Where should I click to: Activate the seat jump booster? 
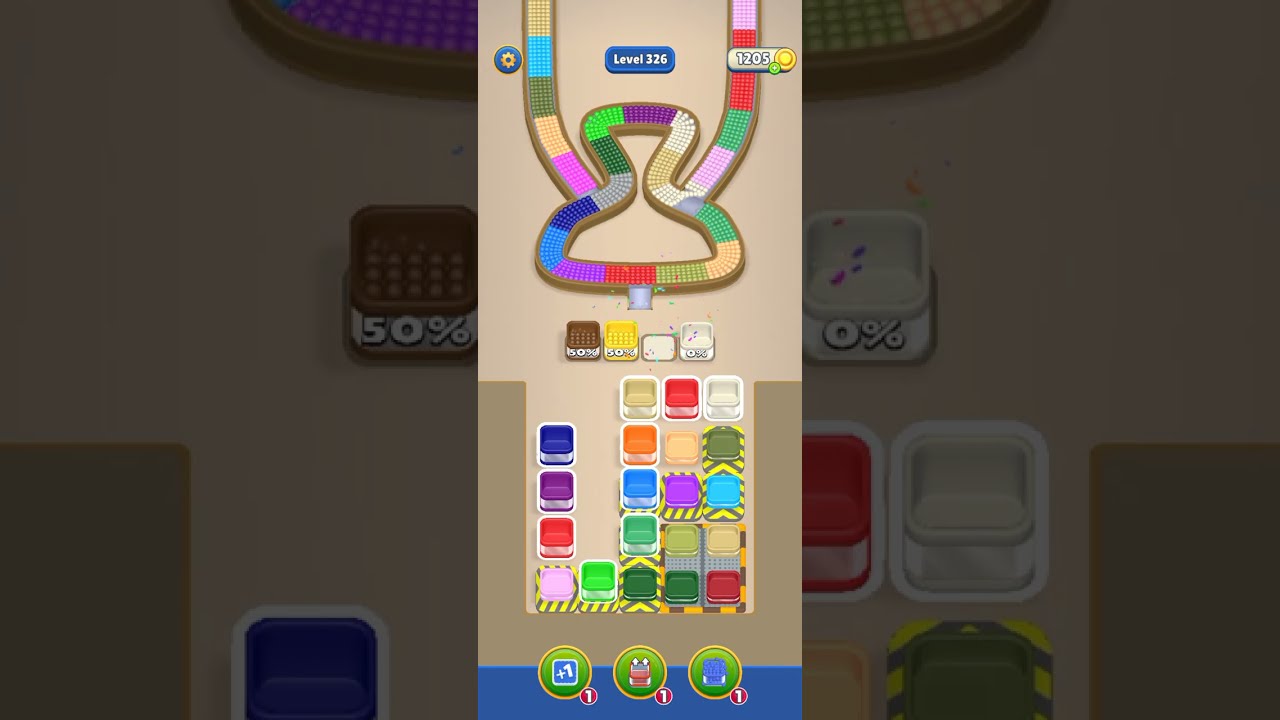[640, 672]
